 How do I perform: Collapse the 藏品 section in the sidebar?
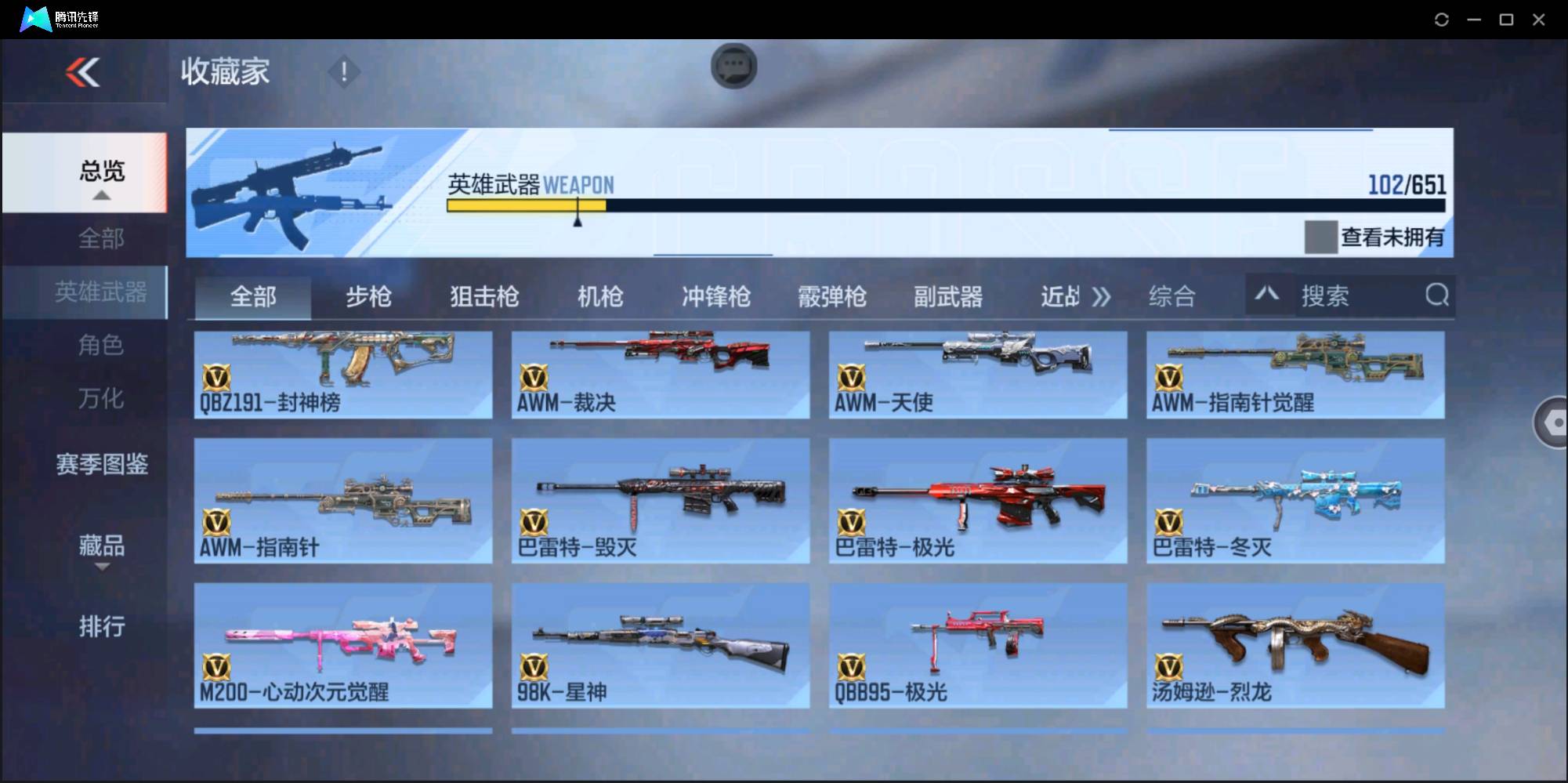100,567
